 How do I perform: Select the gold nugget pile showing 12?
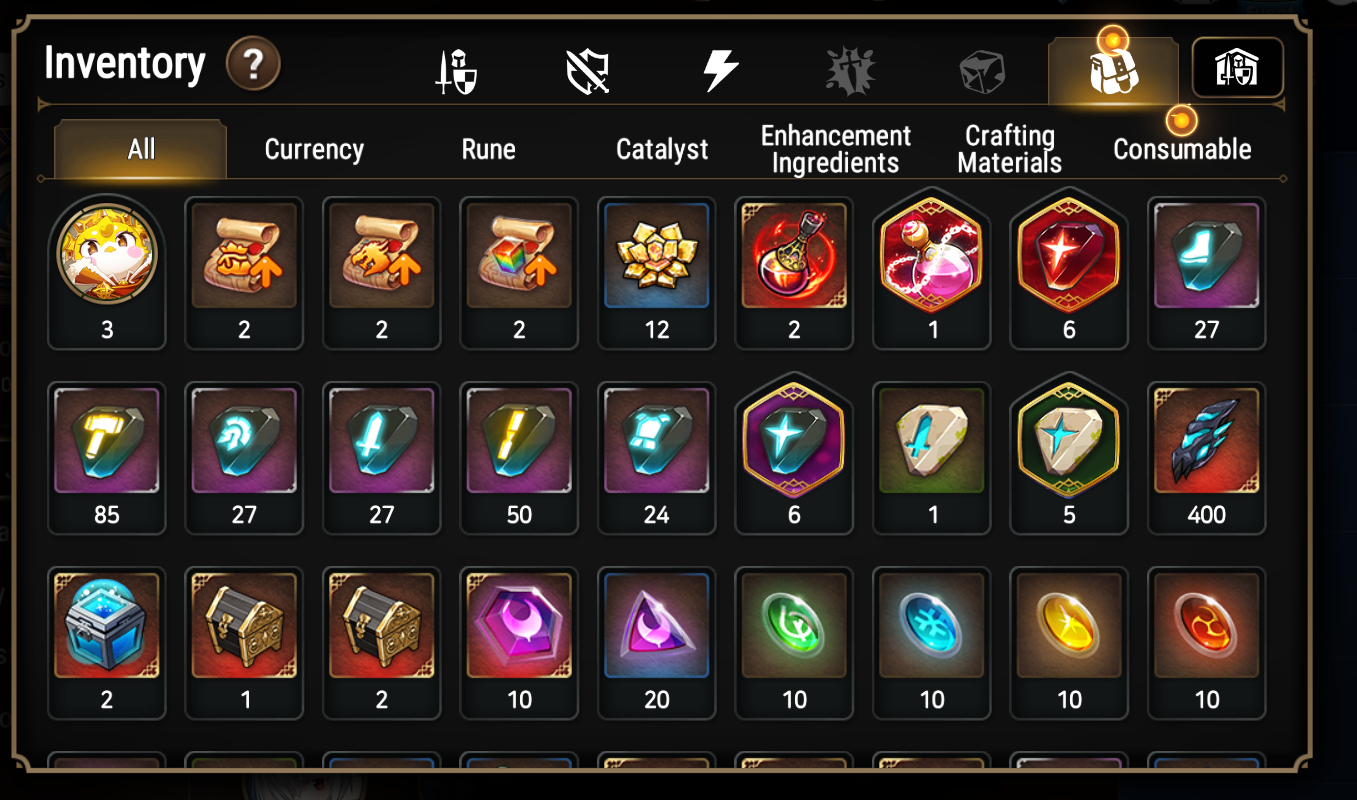click(x=657, y=258)
